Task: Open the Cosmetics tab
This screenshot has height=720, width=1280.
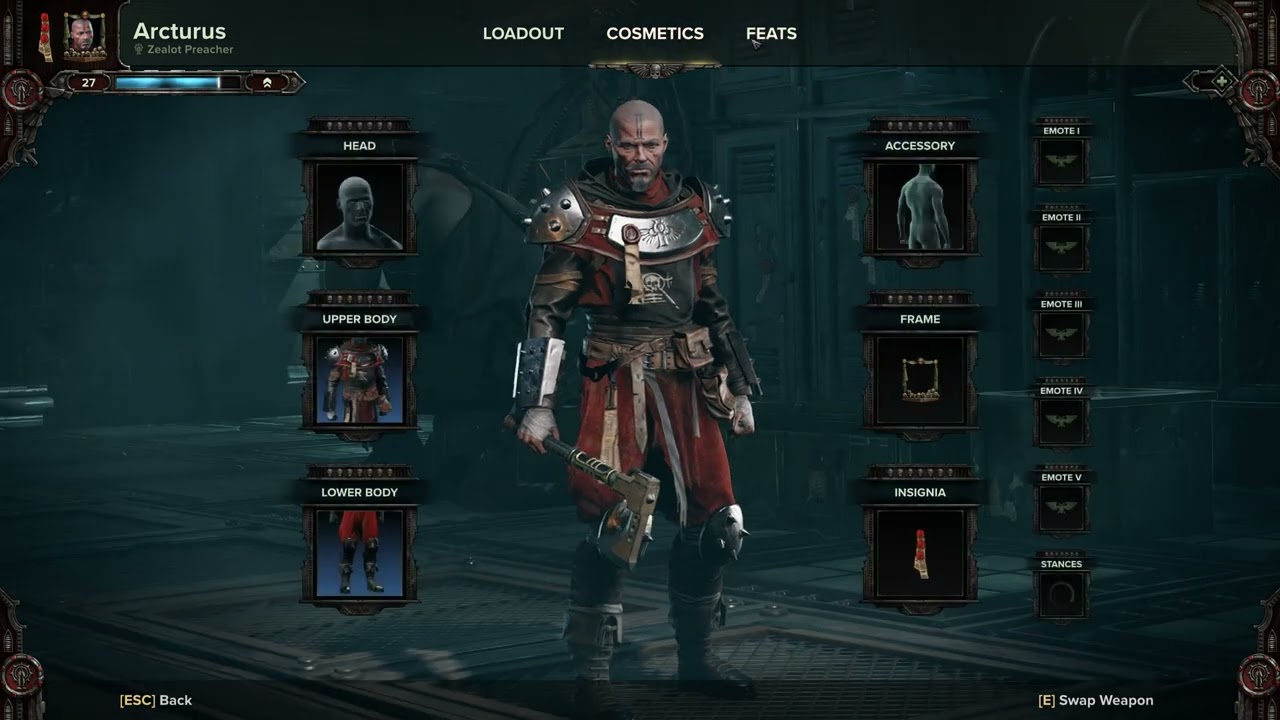Action: 655,34
